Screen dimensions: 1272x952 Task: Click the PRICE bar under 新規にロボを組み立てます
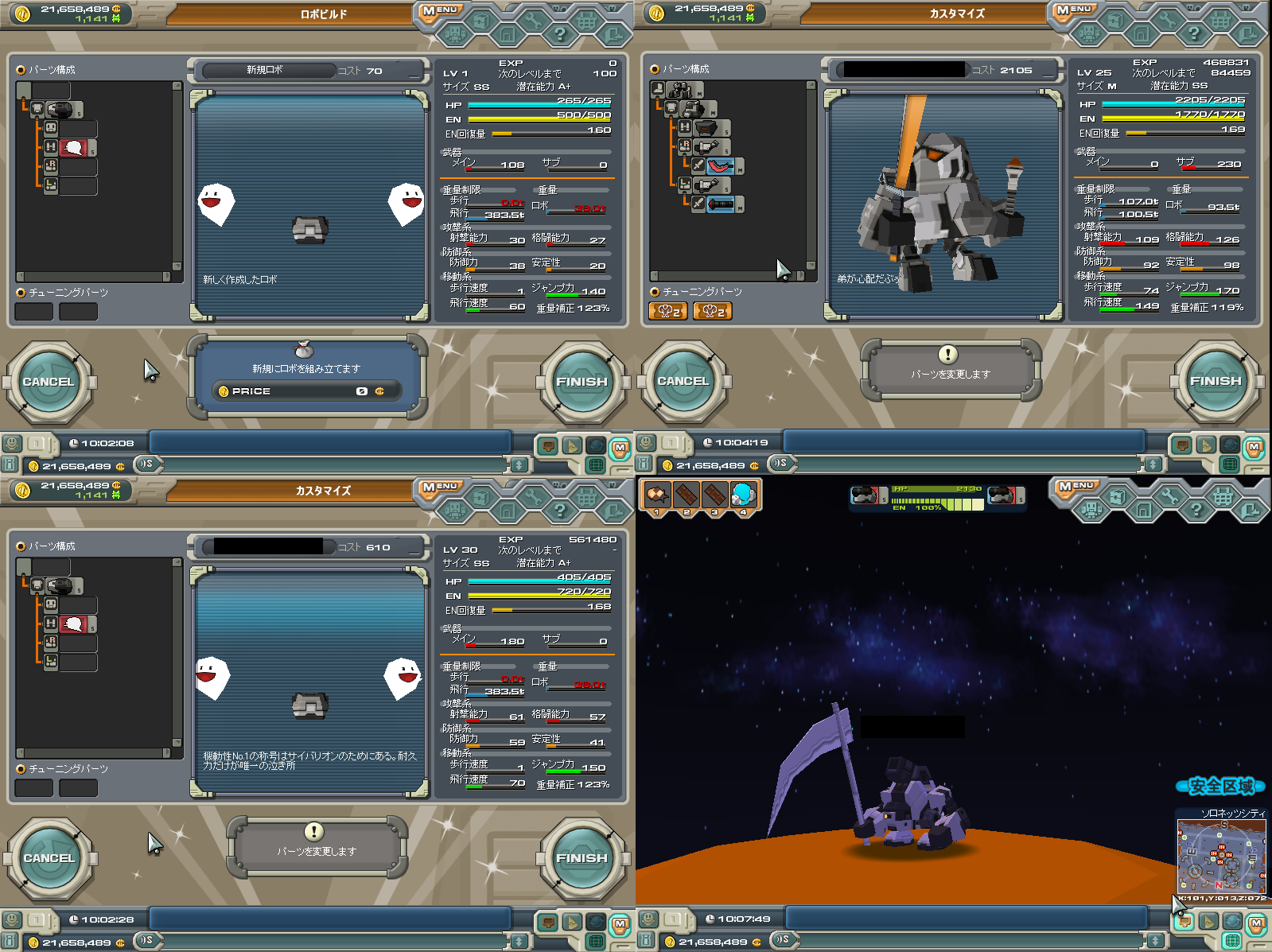point(306,391)
